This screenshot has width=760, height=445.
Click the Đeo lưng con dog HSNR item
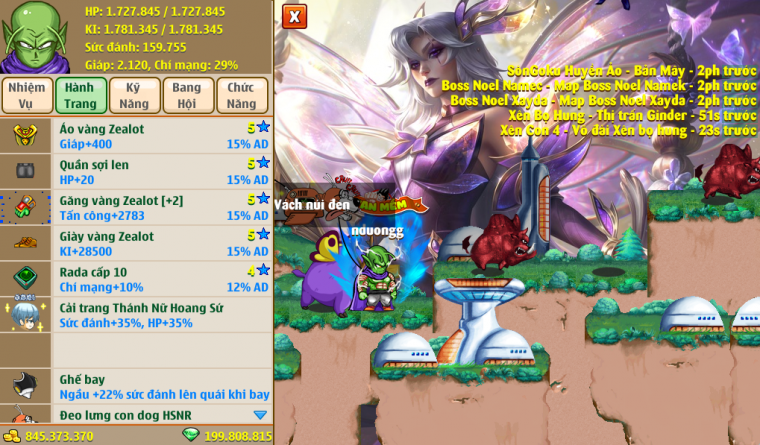(150, 415)
